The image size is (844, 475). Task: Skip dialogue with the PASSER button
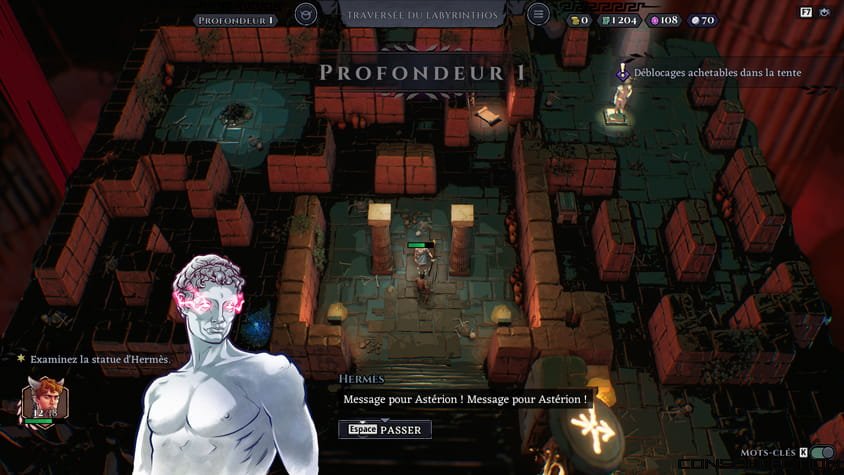click(385, 429)
